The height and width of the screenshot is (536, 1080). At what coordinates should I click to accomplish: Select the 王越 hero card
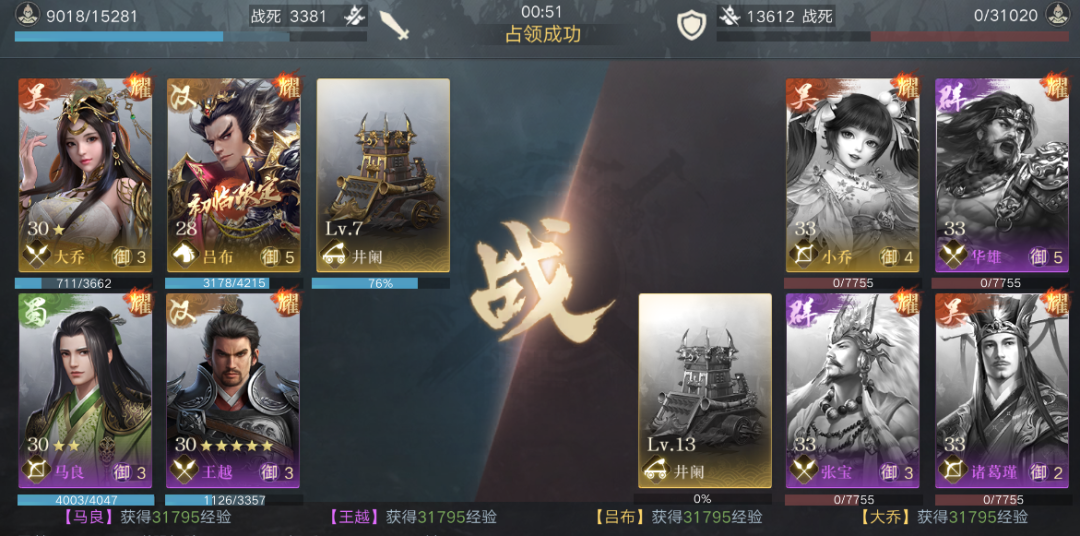point(233,390)
